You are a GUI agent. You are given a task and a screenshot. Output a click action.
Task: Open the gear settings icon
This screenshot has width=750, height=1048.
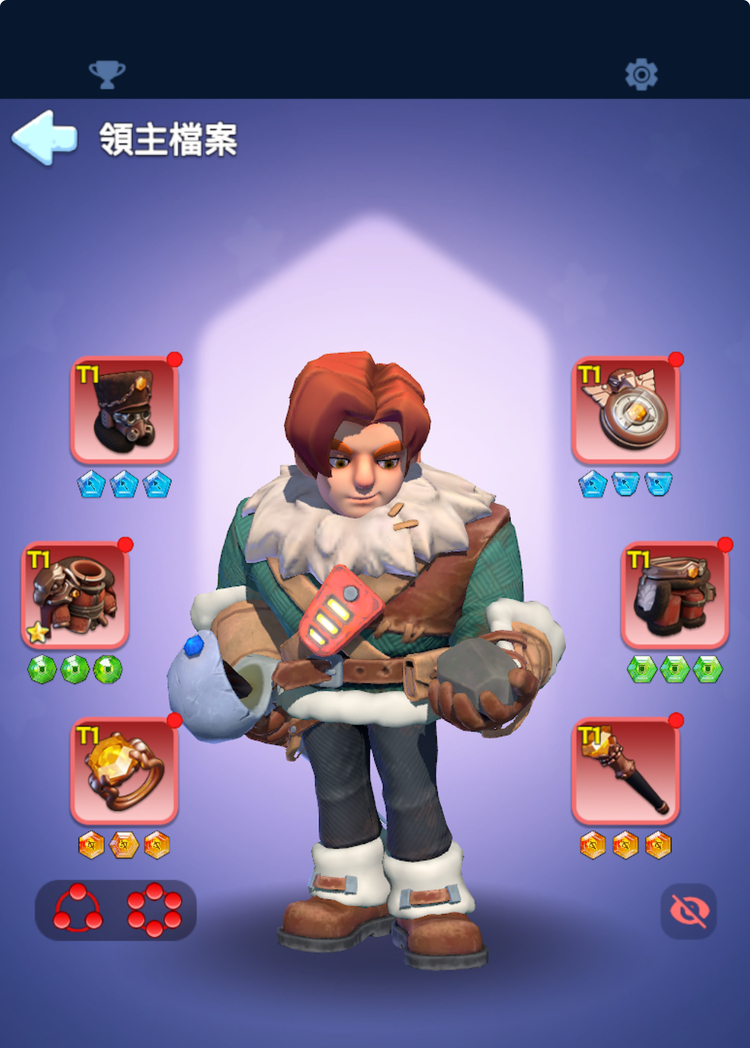click(x=641, y=74)
